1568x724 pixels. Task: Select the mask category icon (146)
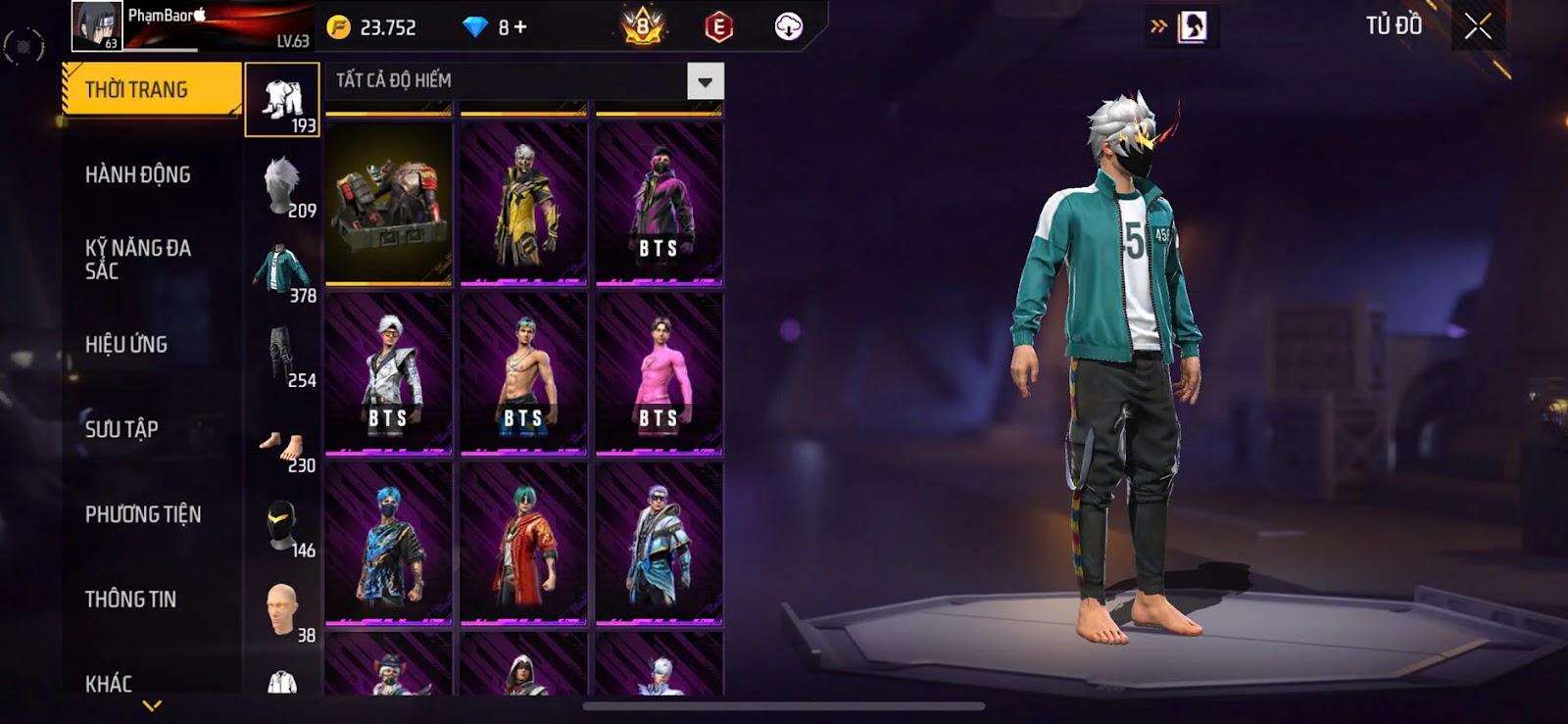click(x=282, y=528)
